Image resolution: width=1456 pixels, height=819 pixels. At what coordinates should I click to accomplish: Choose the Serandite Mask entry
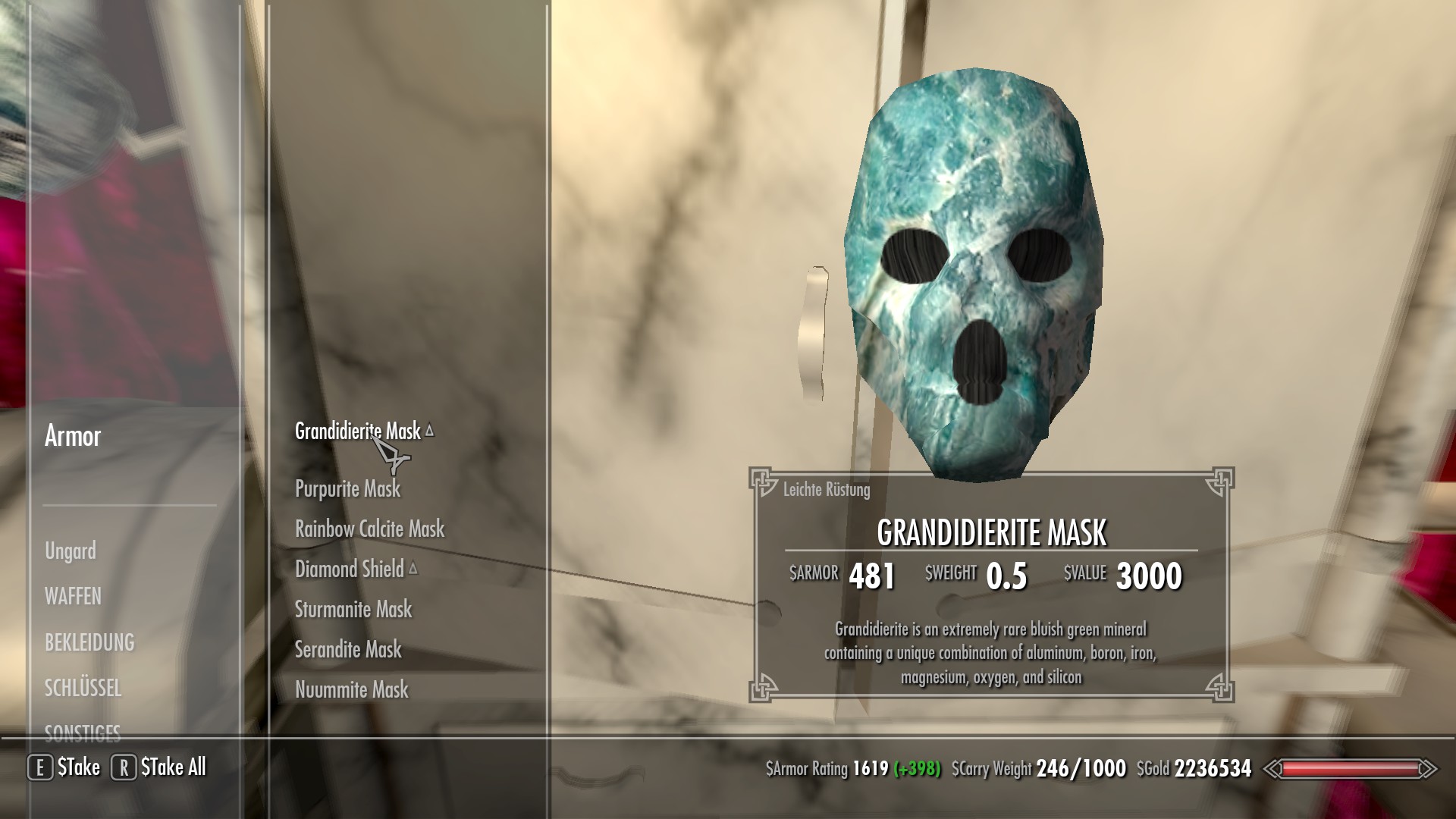pos(348,650)
